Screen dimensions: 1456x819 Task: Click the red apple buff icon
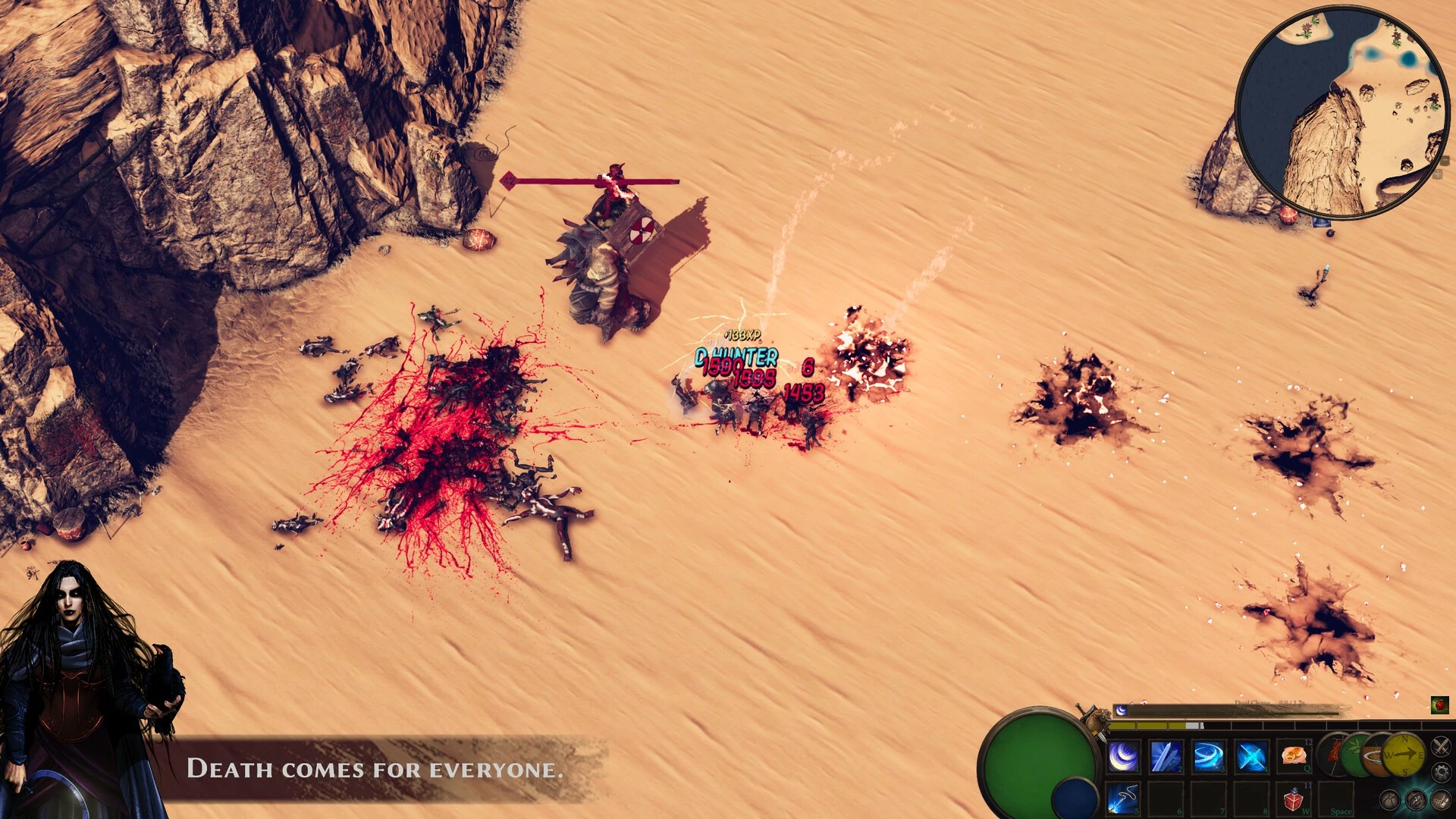coord(1439,705)
